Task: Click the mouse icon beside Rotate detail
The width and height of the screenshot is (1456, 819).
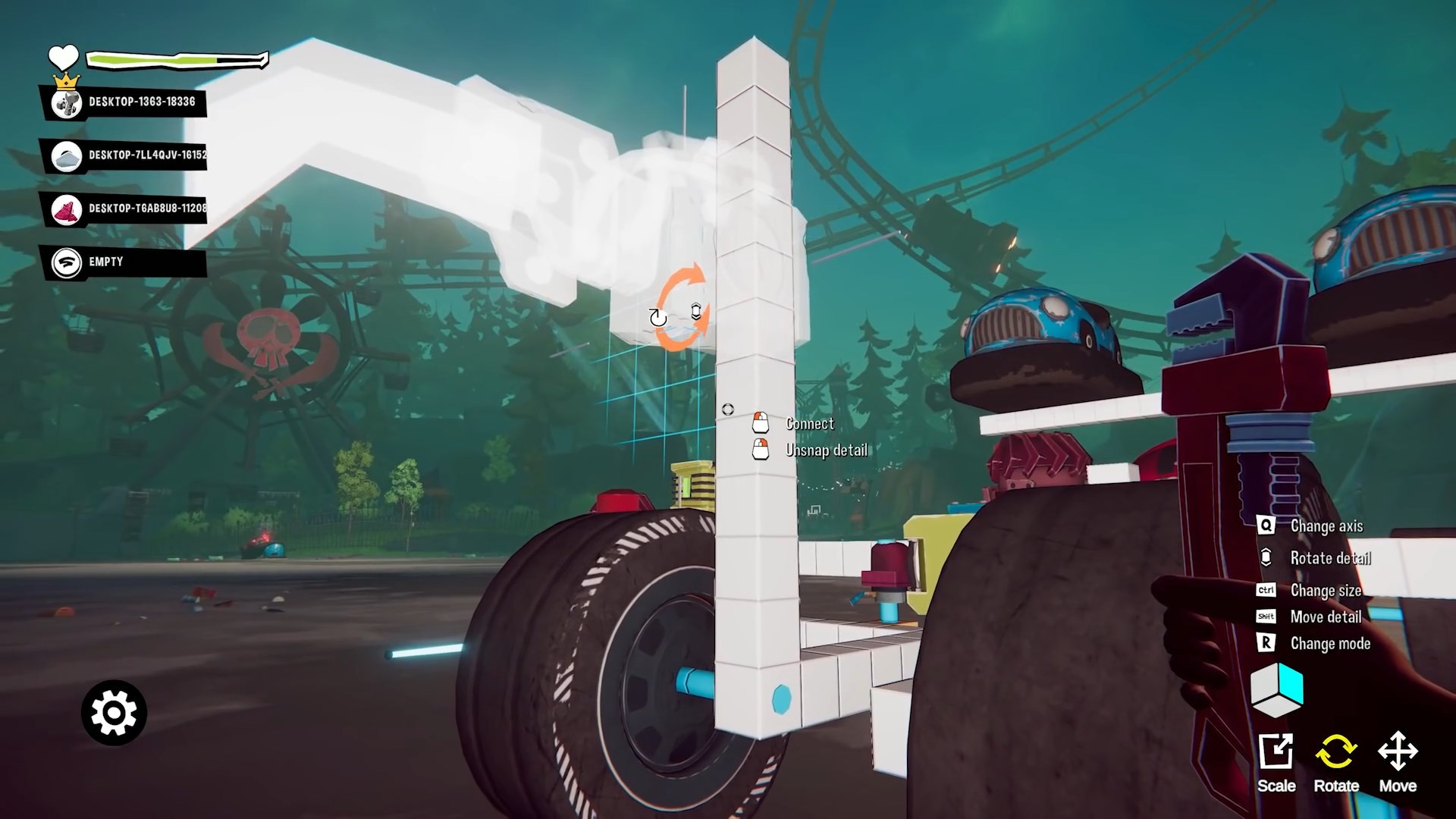Action: (x=1265, y=558)
